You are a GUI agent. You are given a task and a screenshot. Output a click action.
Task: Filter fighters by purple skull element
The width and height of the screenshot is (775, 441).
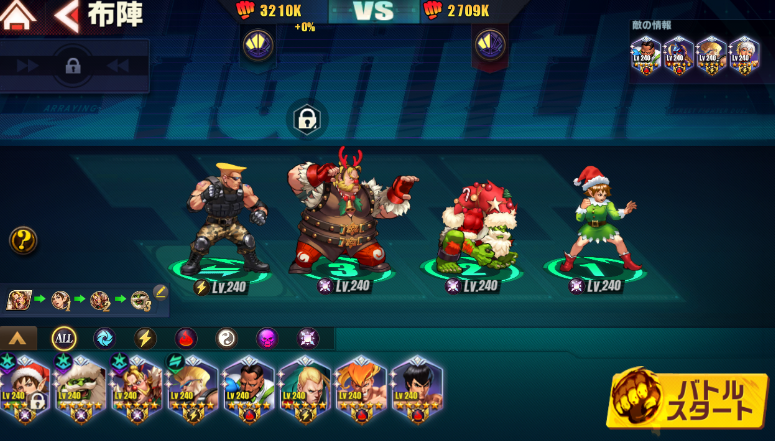tap(267, 338)
